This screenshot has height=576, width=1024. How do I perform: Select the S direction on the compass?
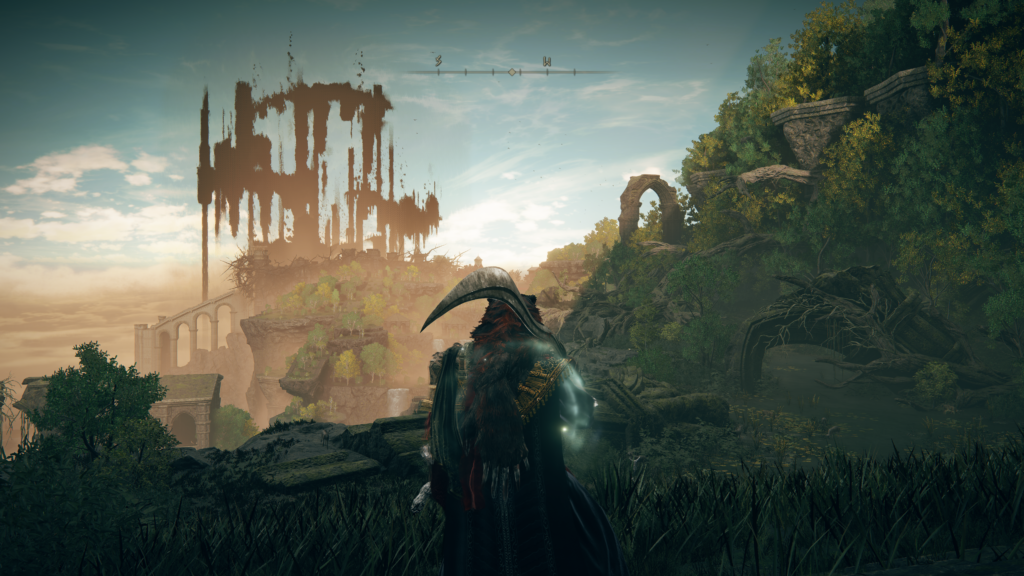click(x=439, y=62)
